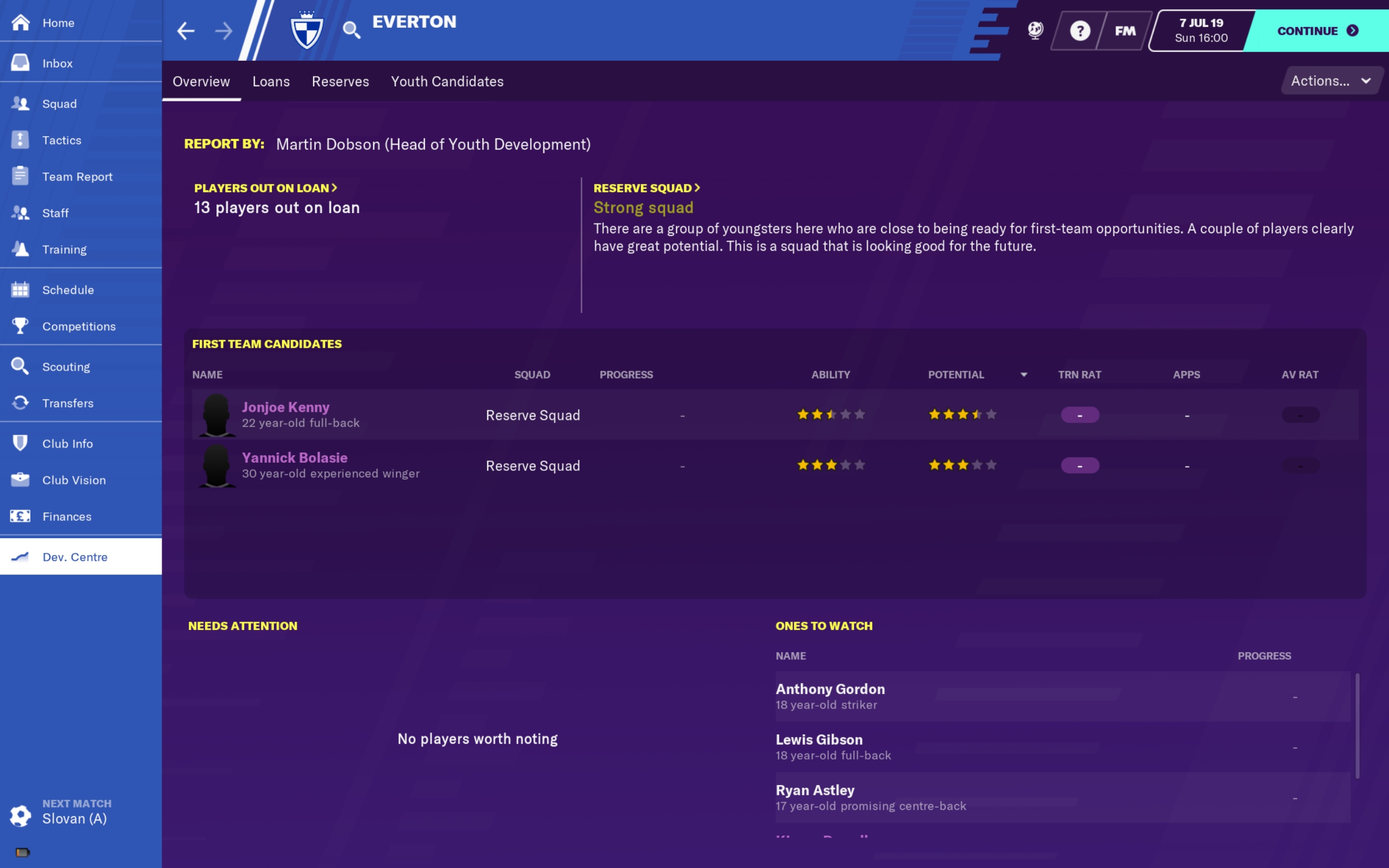The width and height of the screenshot is (1389, 868).
Task: Open the Scouting screen
Action: pos(66,366)
